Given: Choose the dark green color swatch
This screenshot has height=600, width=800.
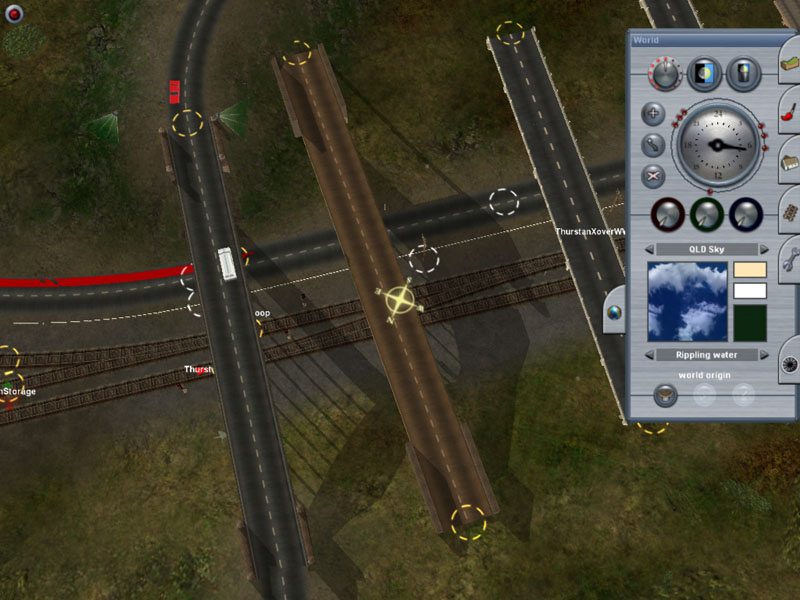Looking at the screenshot, I should 750,323.
